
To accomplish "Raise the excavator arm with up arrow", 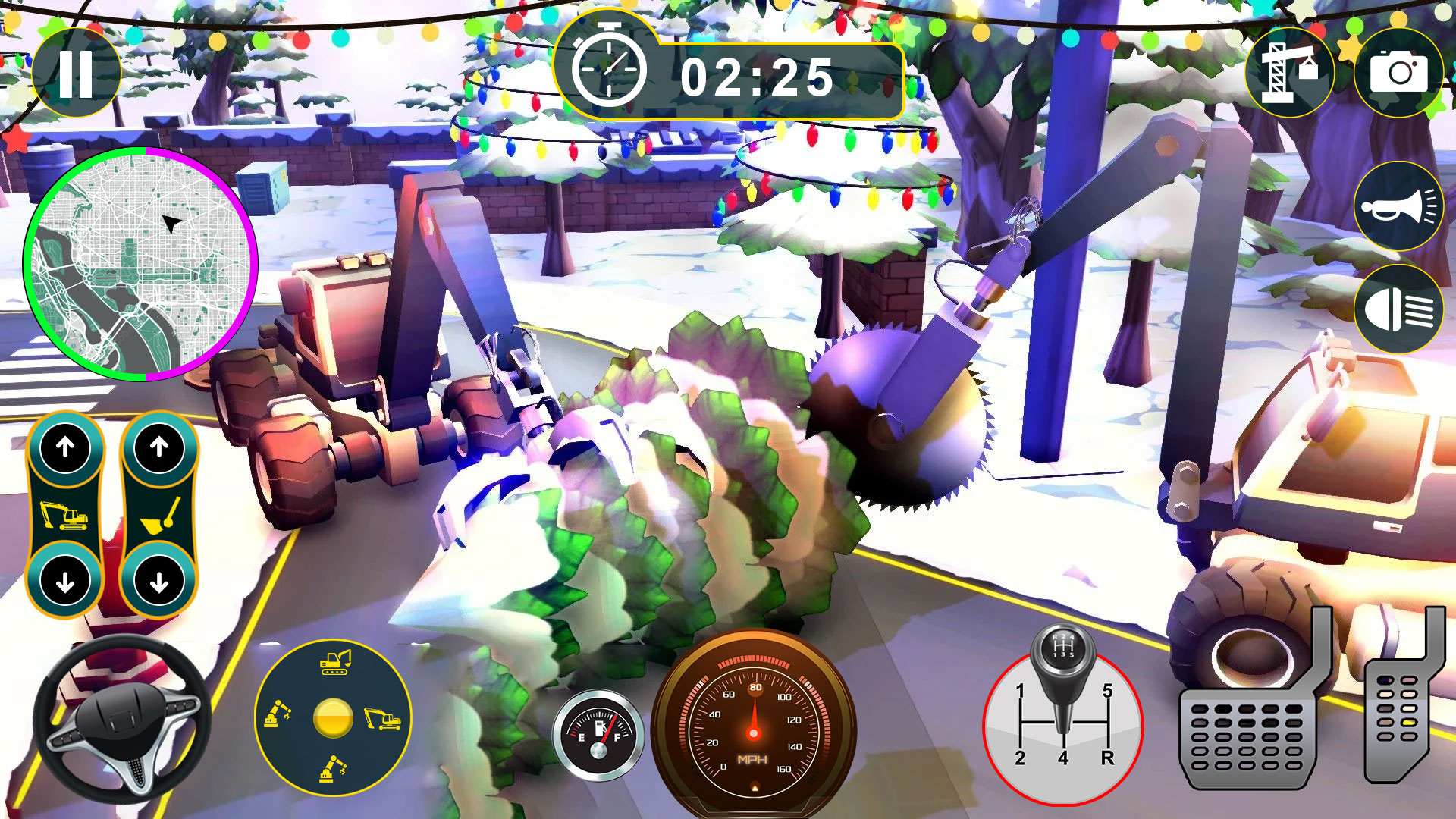I will coord(66,447).
